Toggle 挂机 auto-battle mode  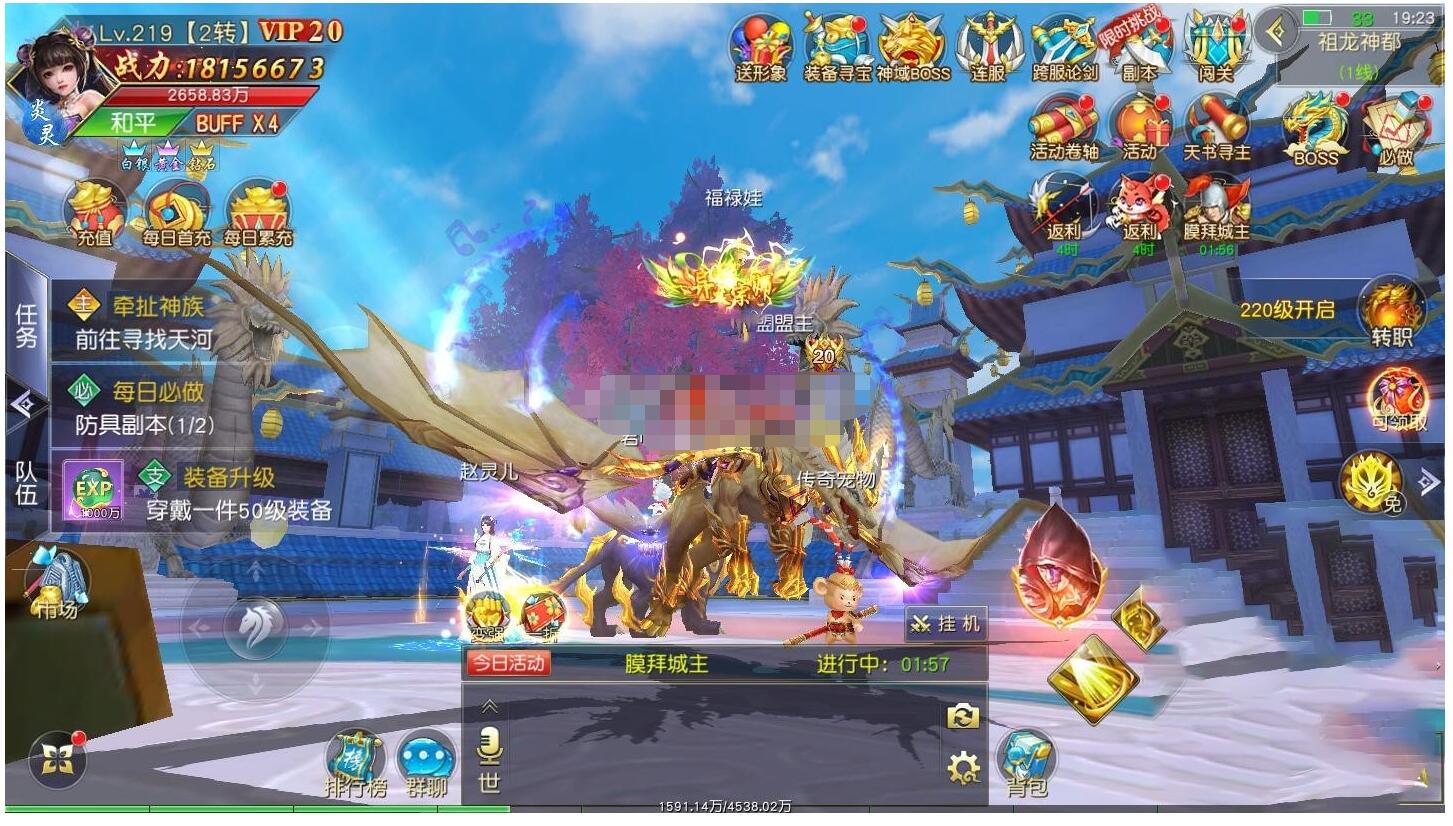(x=946, y=625)
